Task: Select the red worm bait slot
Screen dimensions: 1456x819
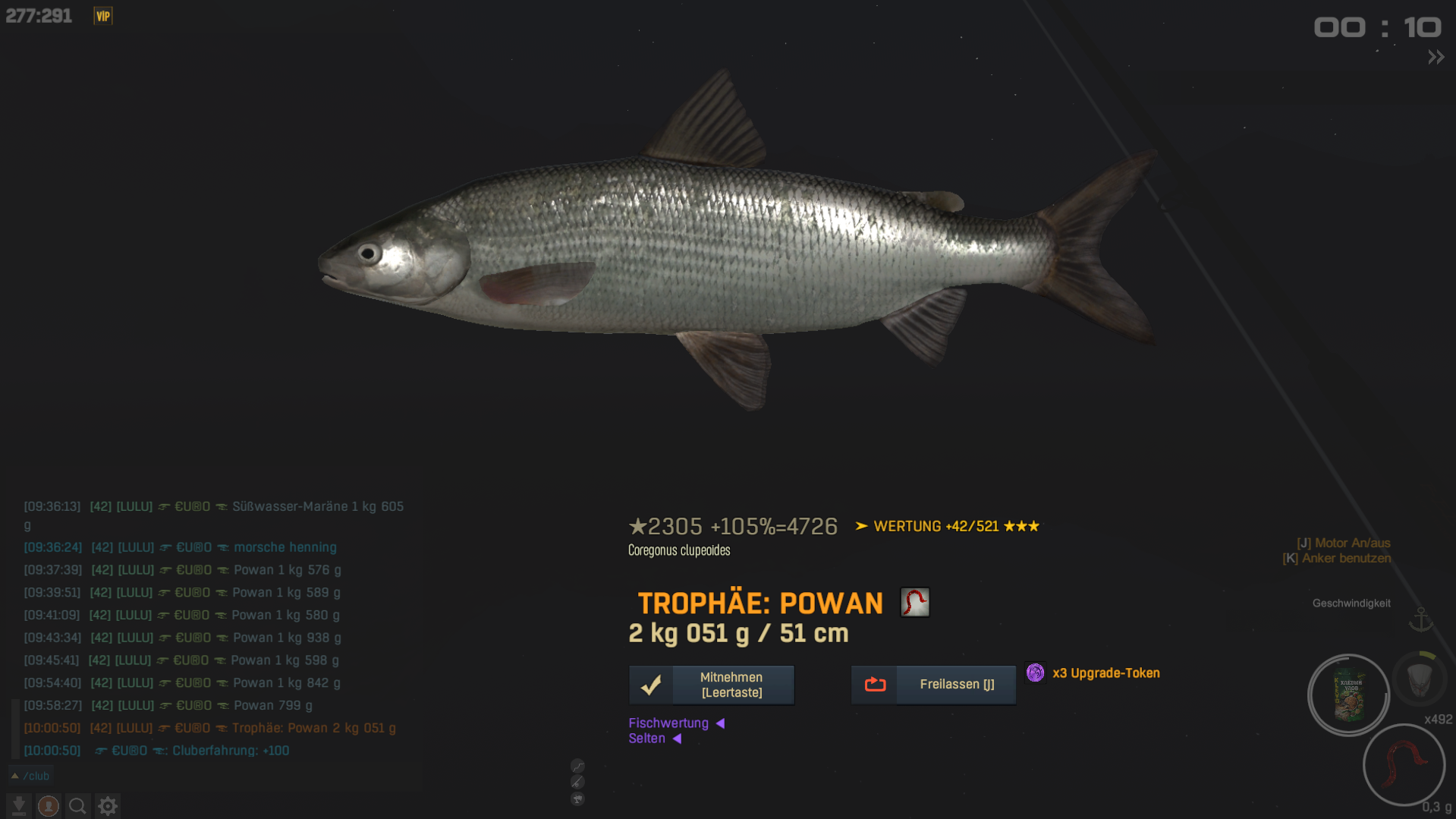Action: tap(1403, 764)
